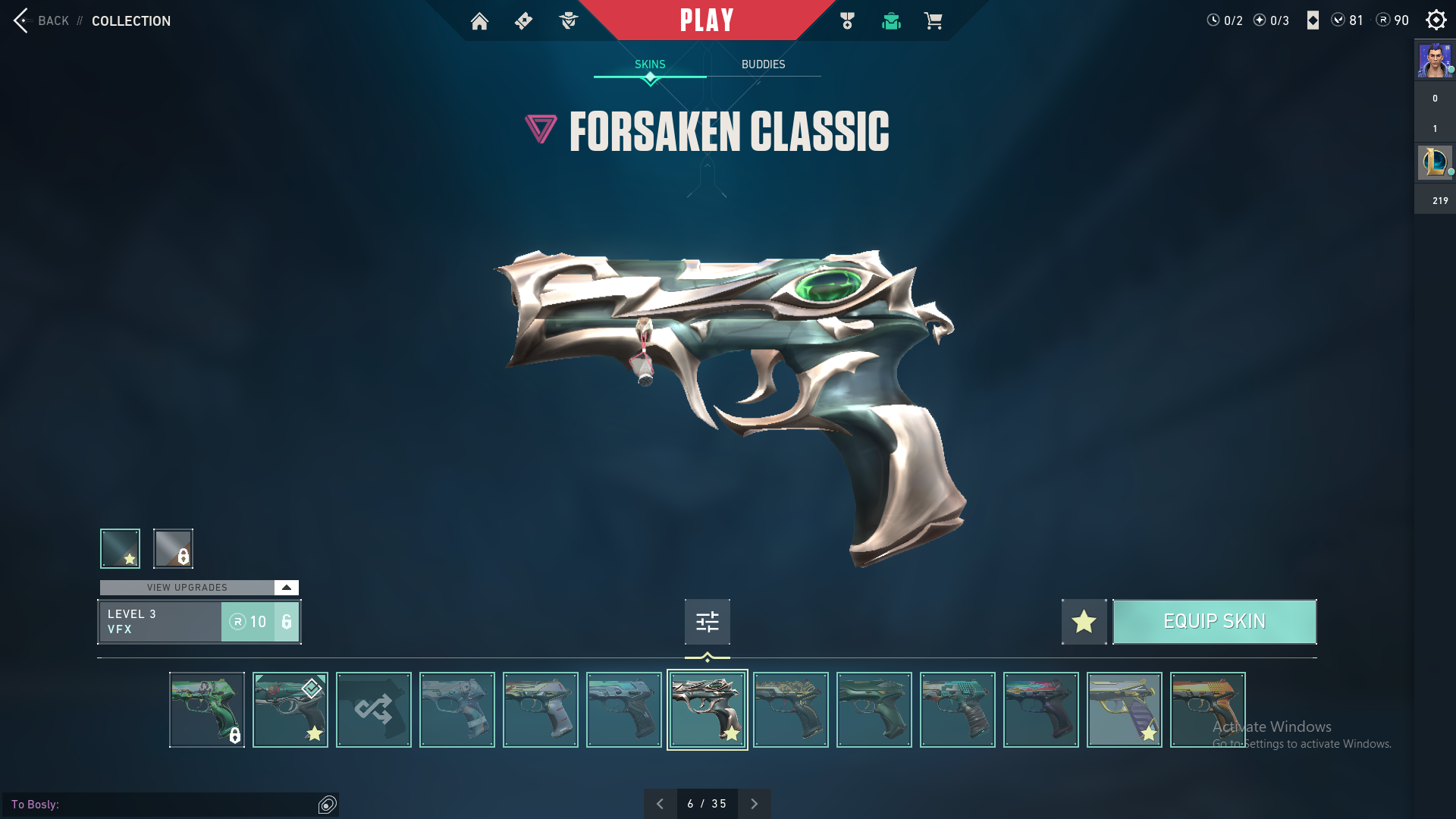Switch to the Buddies tab
This screenshot has height=819, width=1456.
pos(763,64)
